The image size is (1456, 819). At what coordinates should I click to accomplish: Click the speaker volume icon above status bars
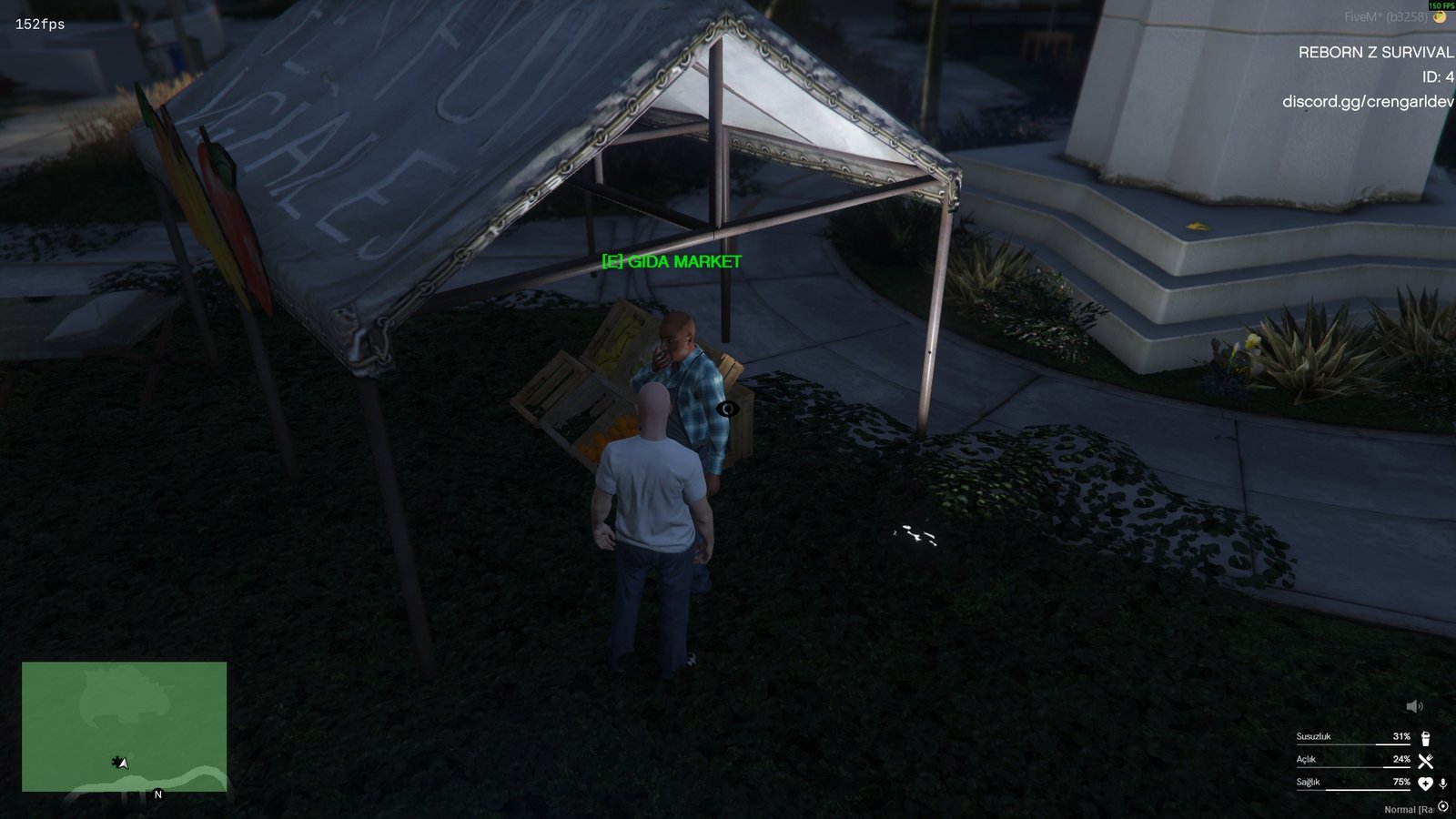click(x=1414, y=707)
